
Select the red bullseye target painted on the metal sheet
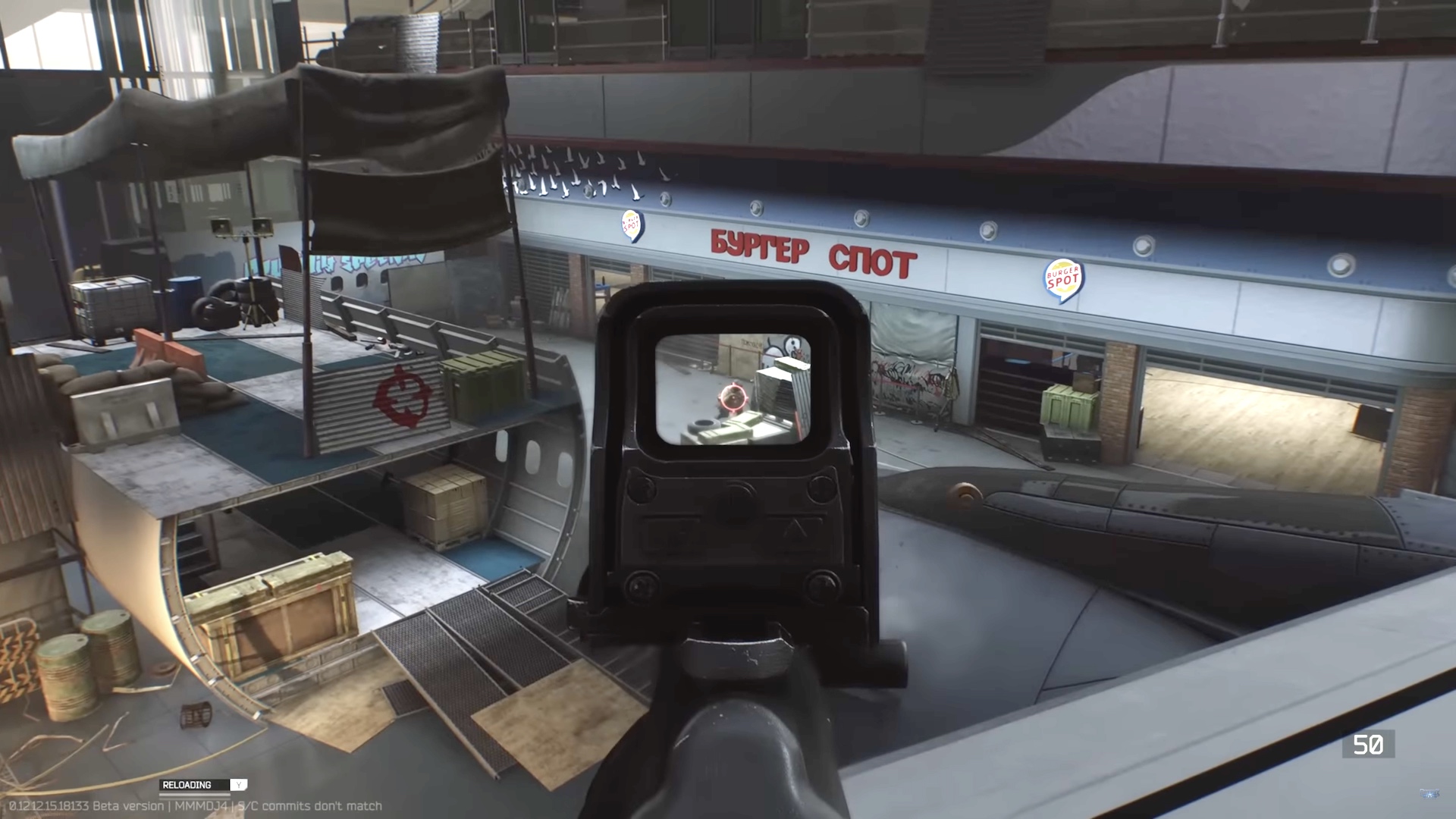point(400,395)
